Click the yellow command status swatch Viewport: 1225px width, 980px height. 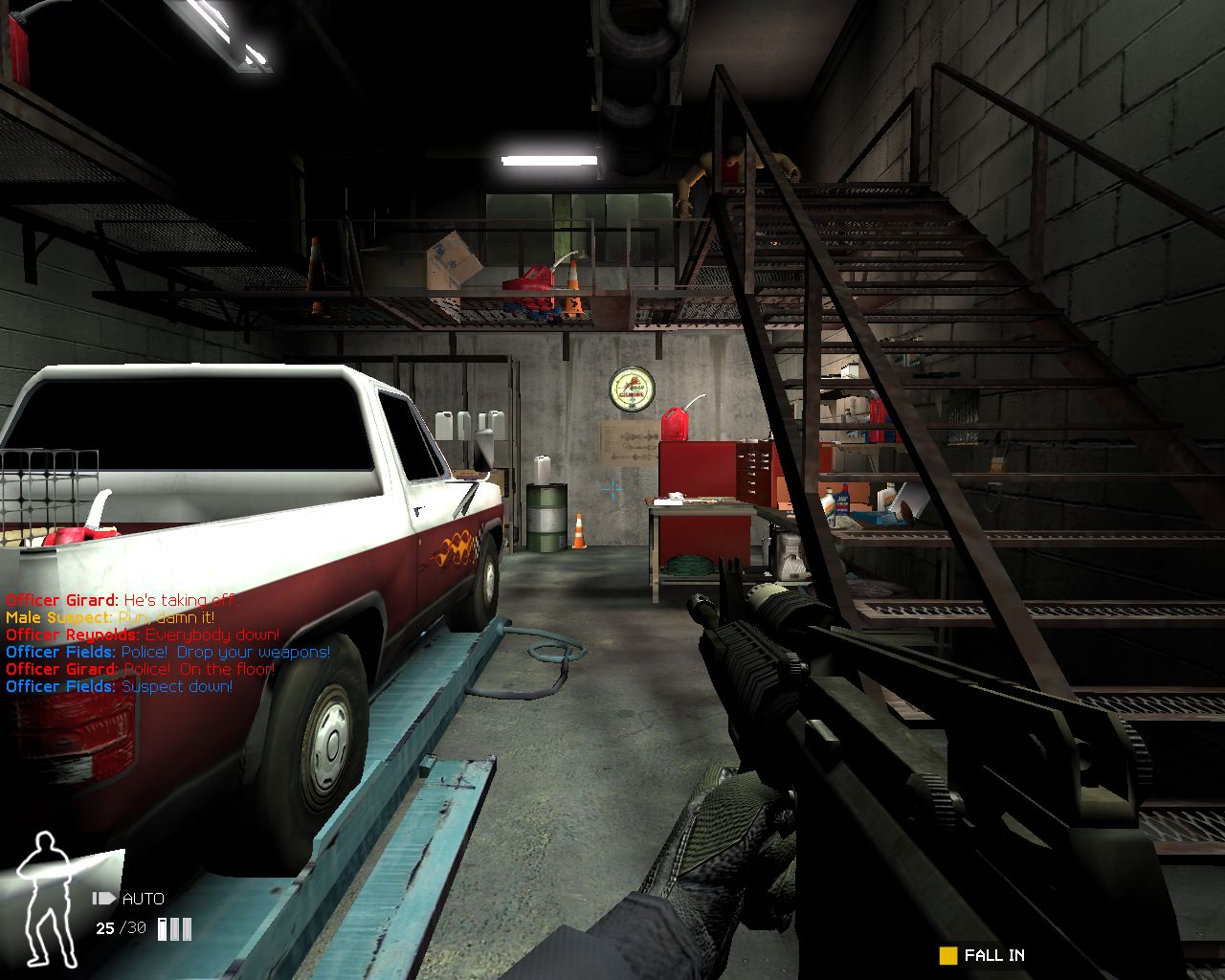coord(947,955)
